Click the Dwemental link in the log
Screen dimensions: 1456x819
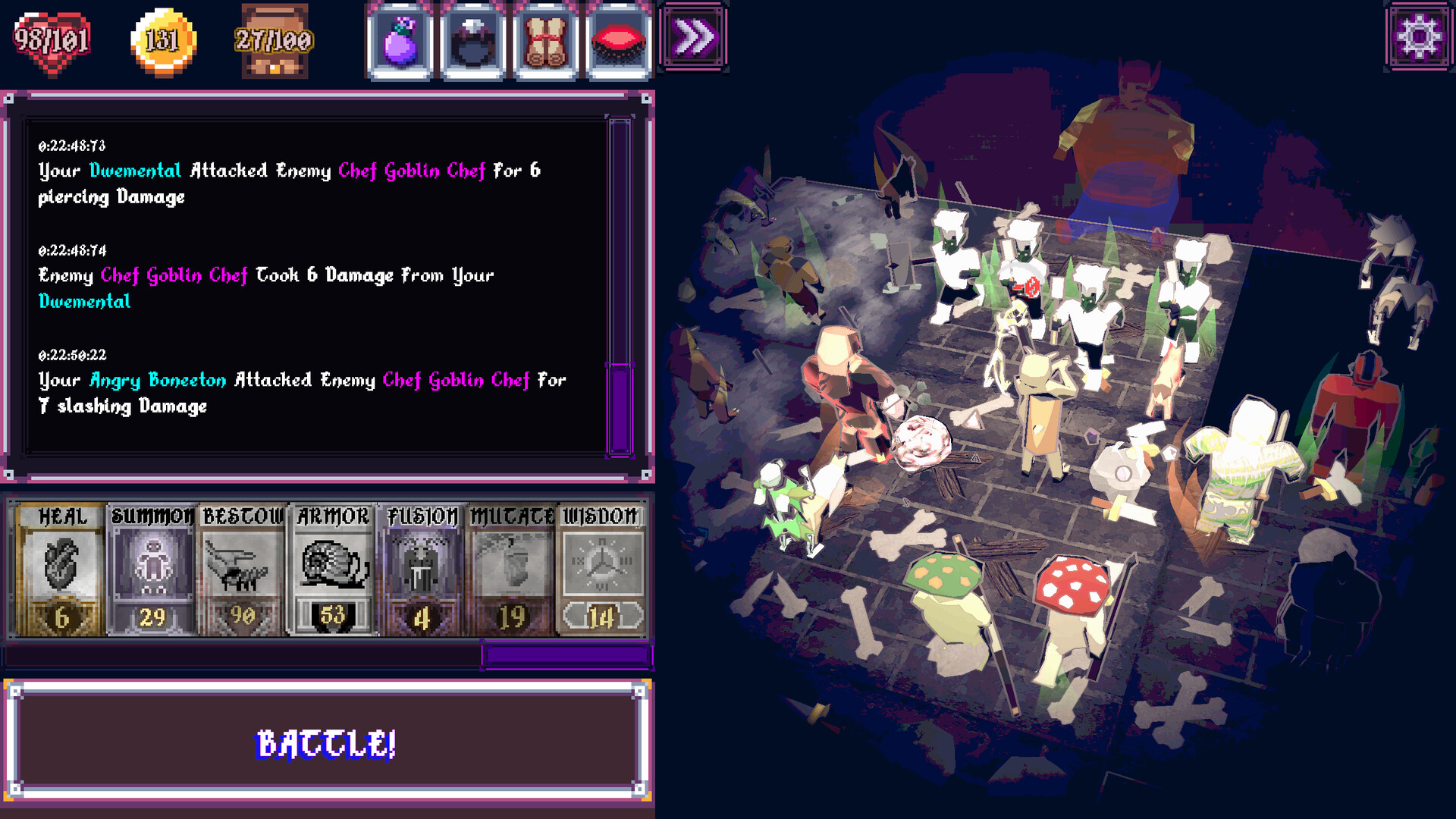[133, 171]
